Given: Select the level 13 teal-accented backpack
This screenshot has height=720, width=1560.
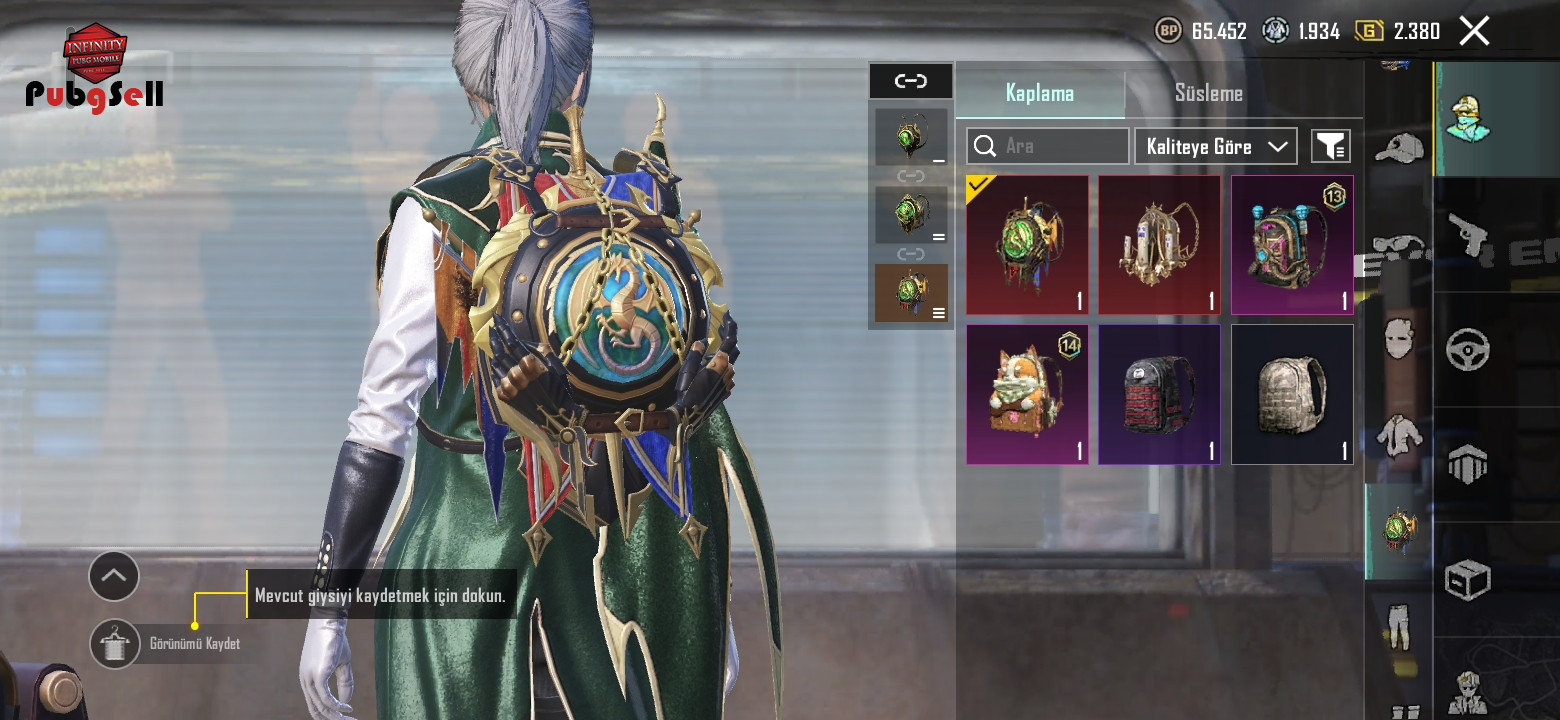Looking at the screenshot, I should [x=1291, y=245].
